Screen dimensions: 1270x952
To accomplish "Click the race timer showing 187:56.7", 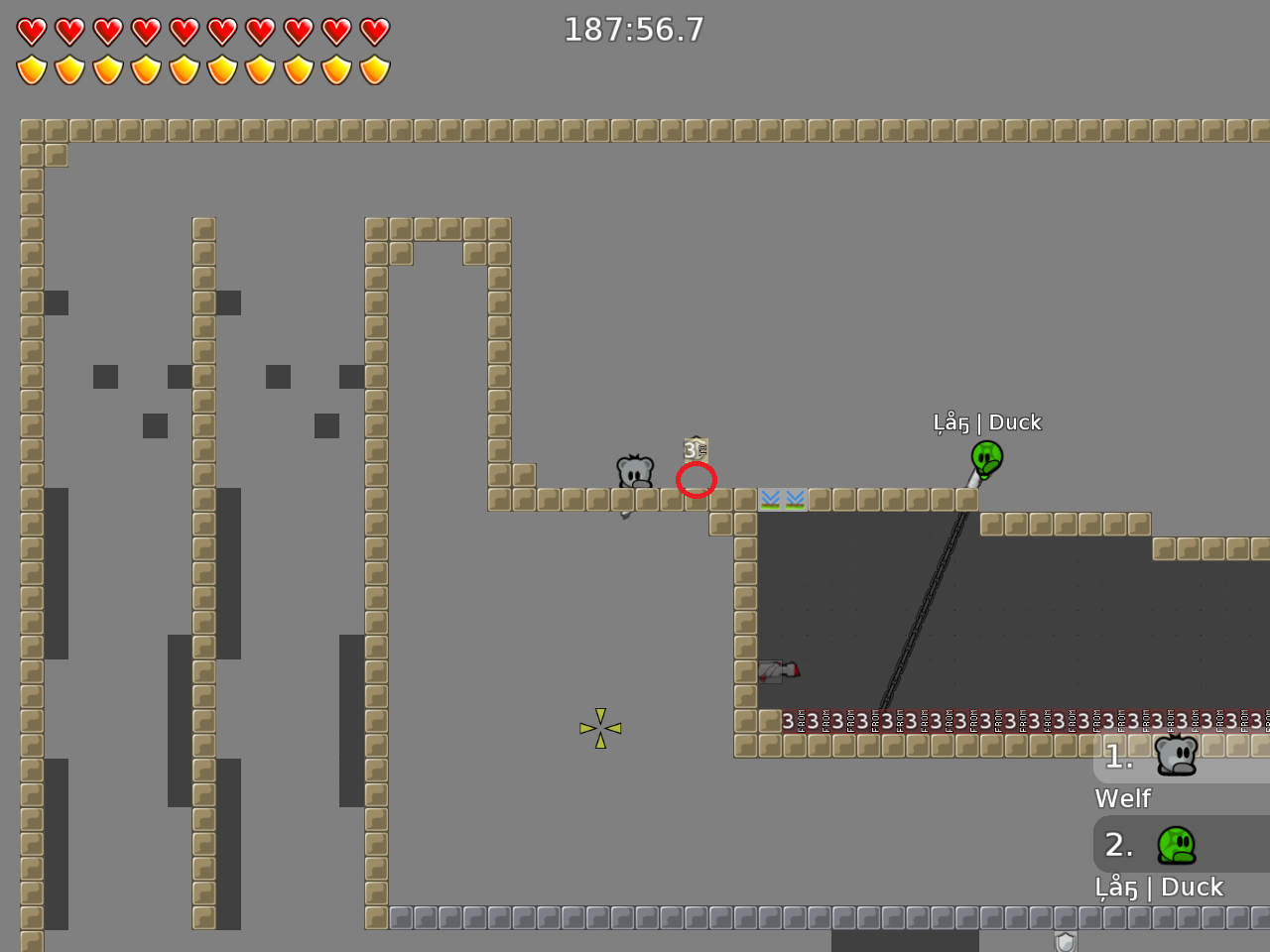I will point(634,30).
